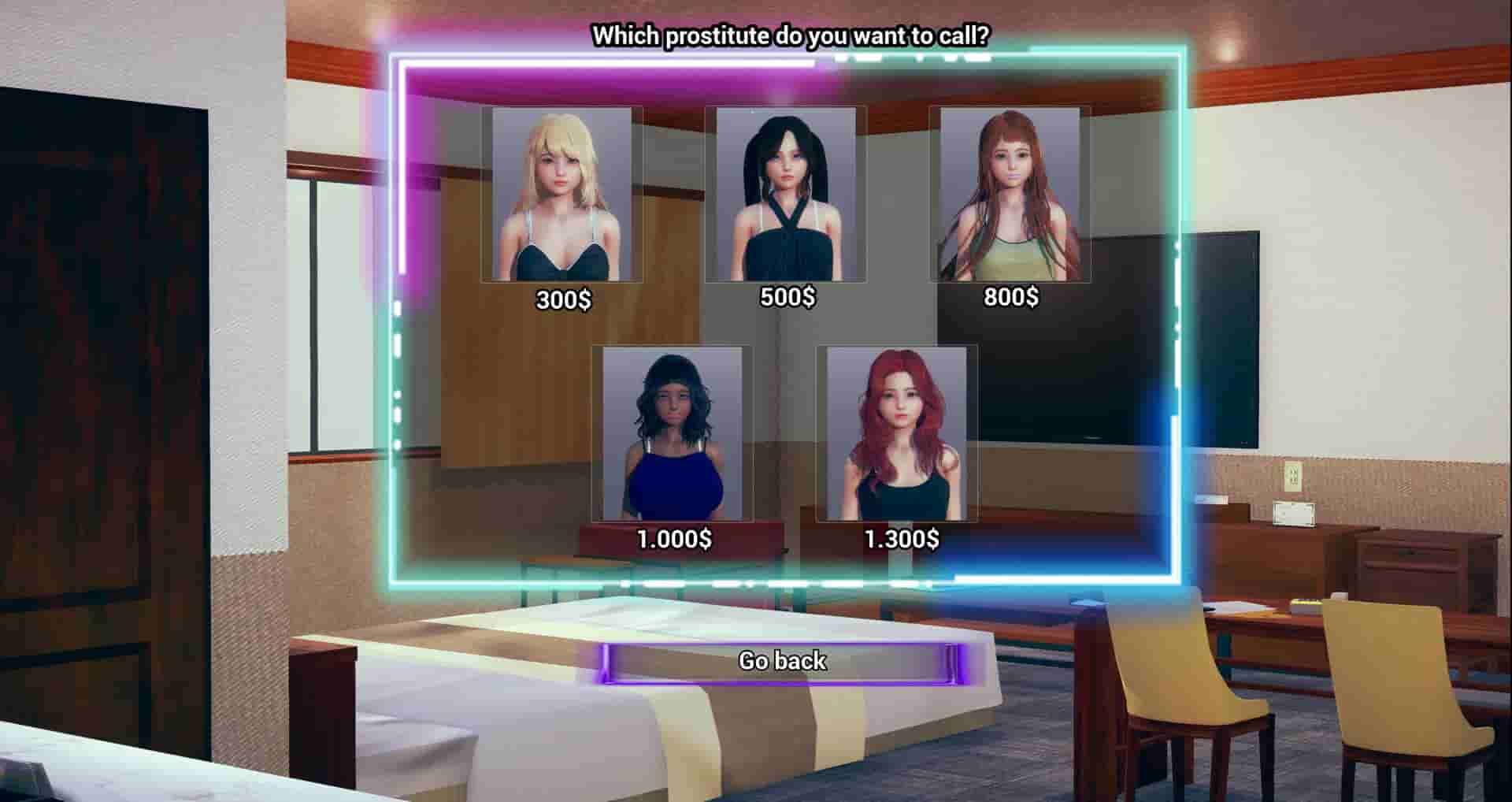This screenshot has width=1512, height=802.
Task: Click the 300$ price label
Action: (x=564, y=299)
